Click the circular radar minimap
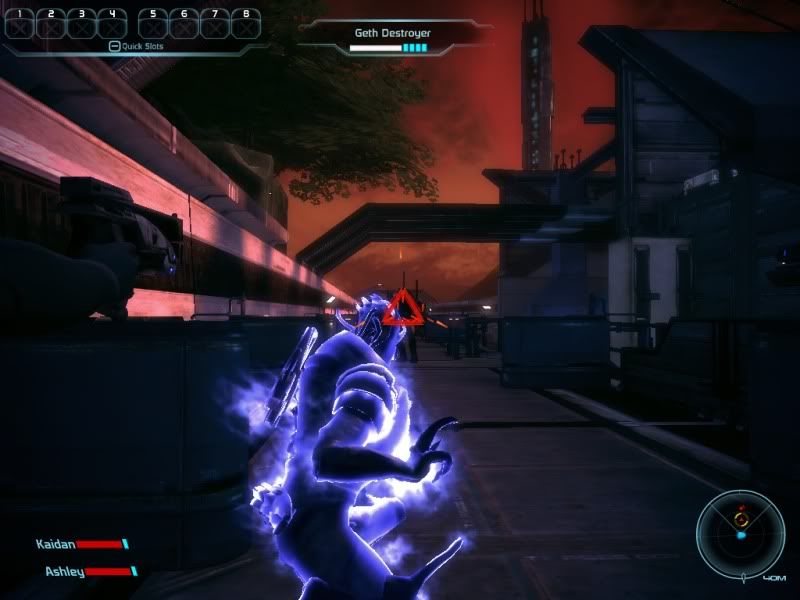 click(741, 533)
